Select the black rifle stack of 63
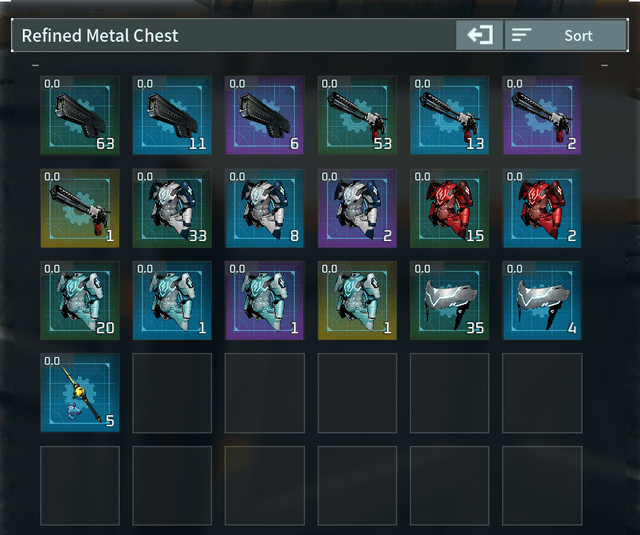 (x=80, y=115)
